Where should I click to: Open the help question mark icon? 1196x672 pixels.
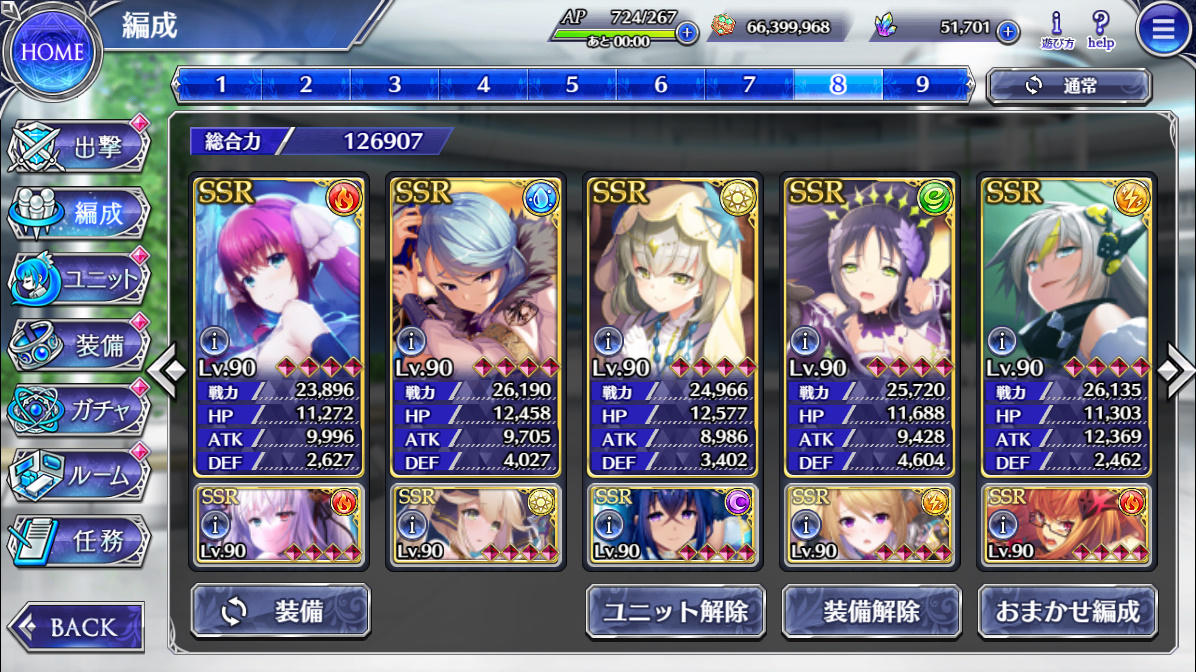1101,30
